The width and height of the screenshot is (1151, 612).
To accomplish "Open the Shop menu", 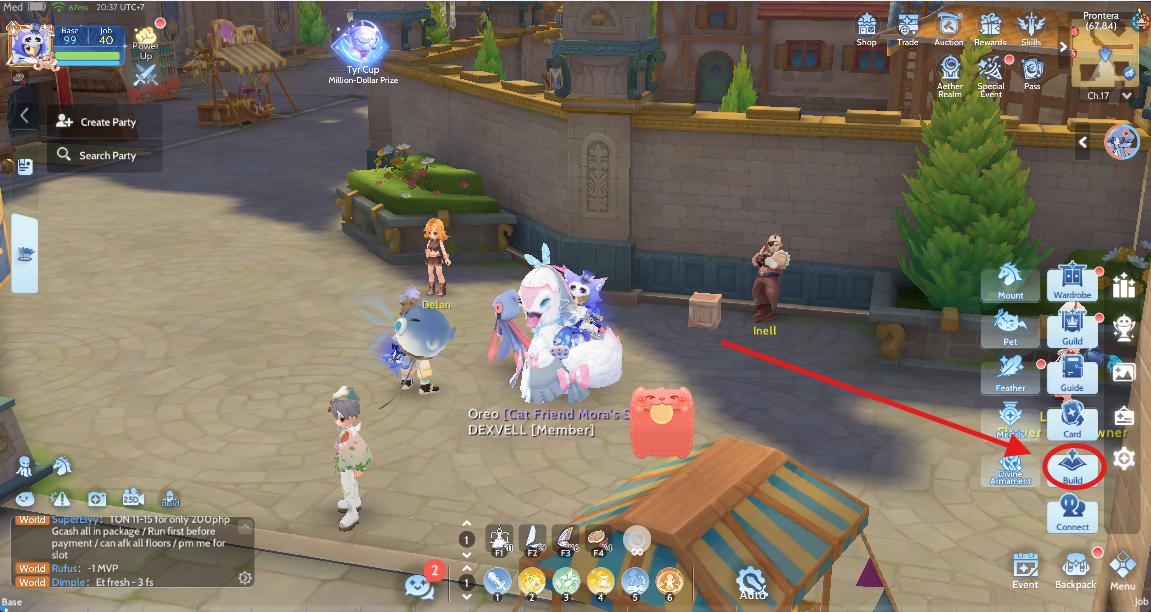I will coord(866,27).
